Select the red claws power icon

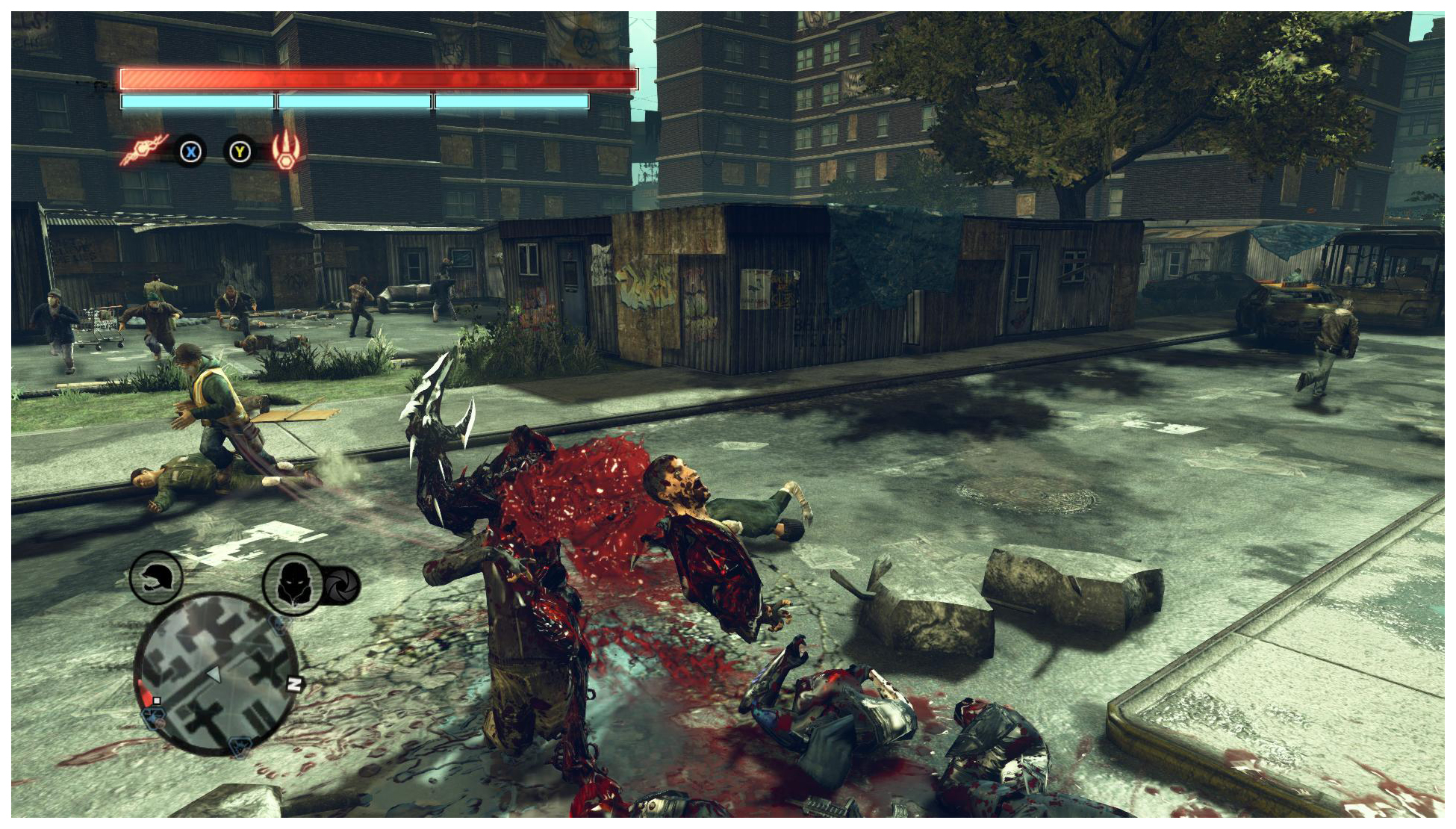pos(286,149)
